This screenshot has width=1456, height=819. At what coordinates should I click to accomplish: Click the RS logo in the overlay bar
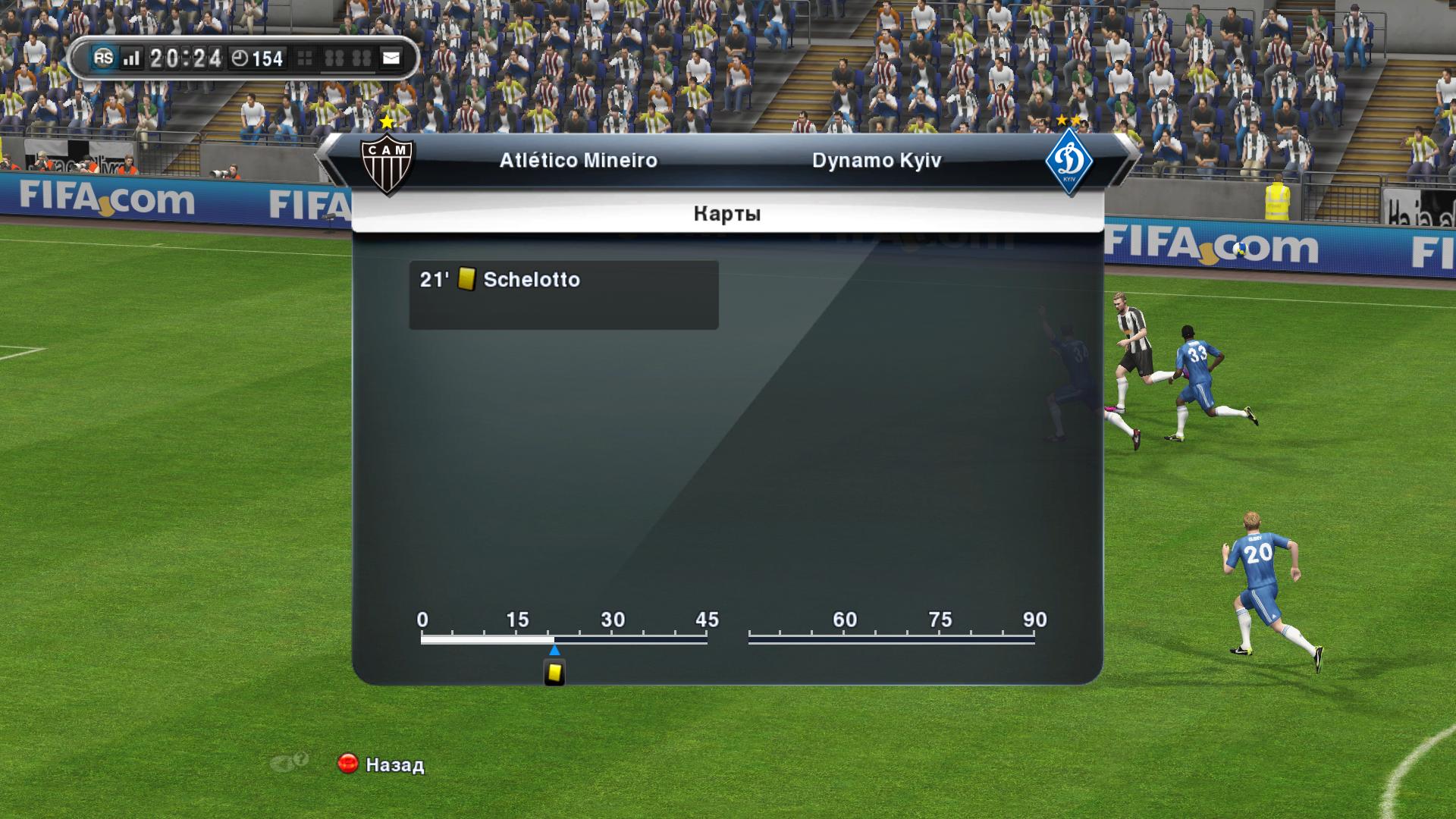coord(103,58)
